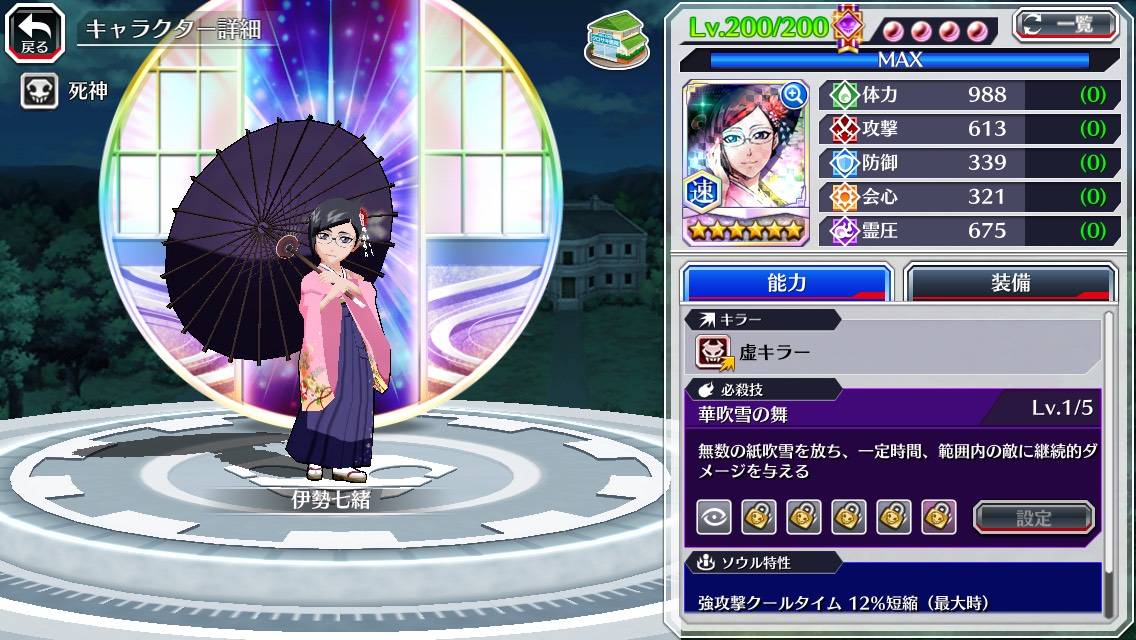
Task: Preview the special move with the eye icon
Action: click(713, 517)
